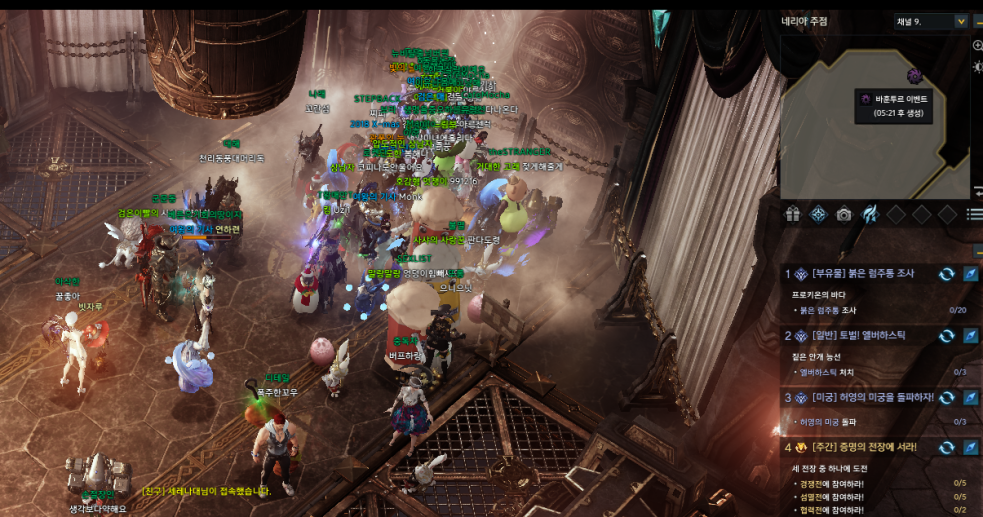This screenshot has width=983, height=517.
Task: Open the three-line list menu icon
Action: [x=975, y=214]
